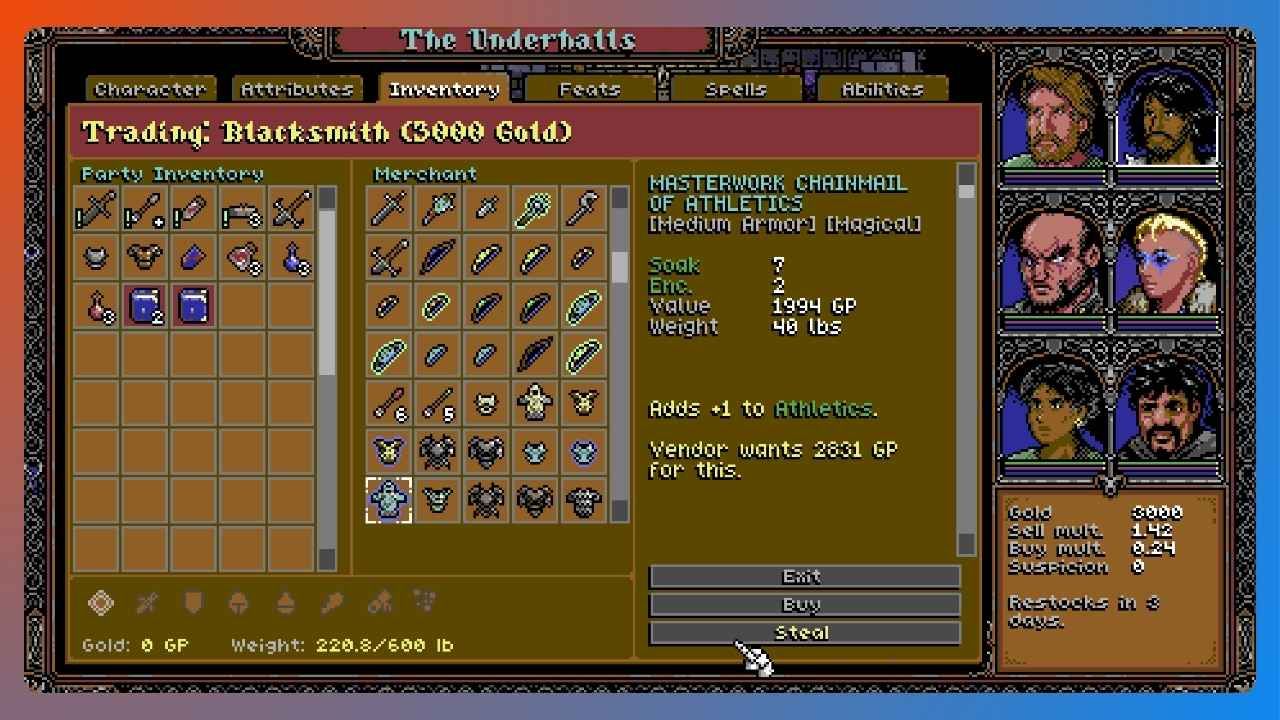The image size is (1280, 720).
Task: Select the bald scarred party member portrait
Action: click(1052, 264)
